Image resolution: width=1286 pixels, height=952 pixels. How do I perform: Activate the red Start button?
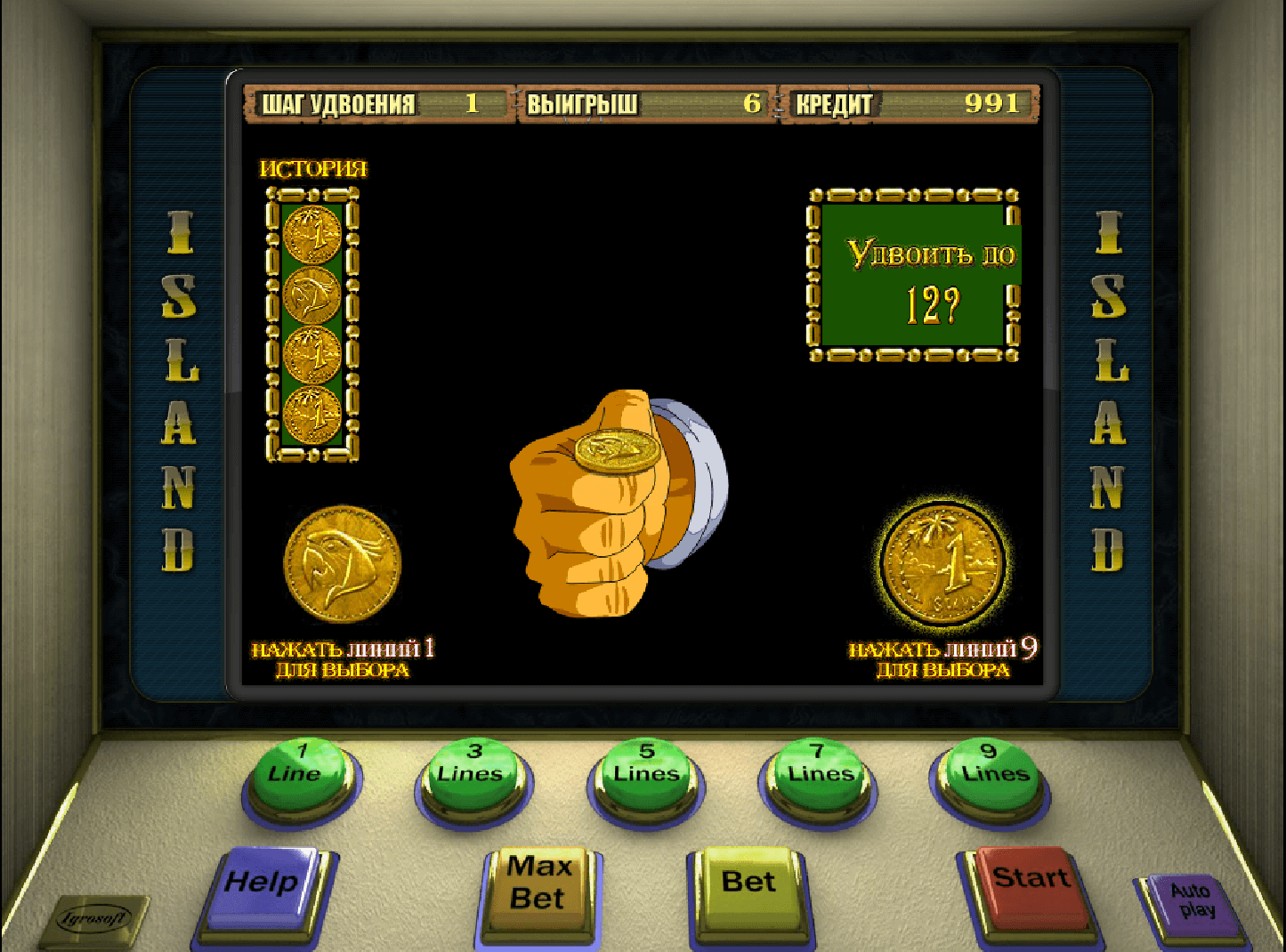coord(1031,883)
